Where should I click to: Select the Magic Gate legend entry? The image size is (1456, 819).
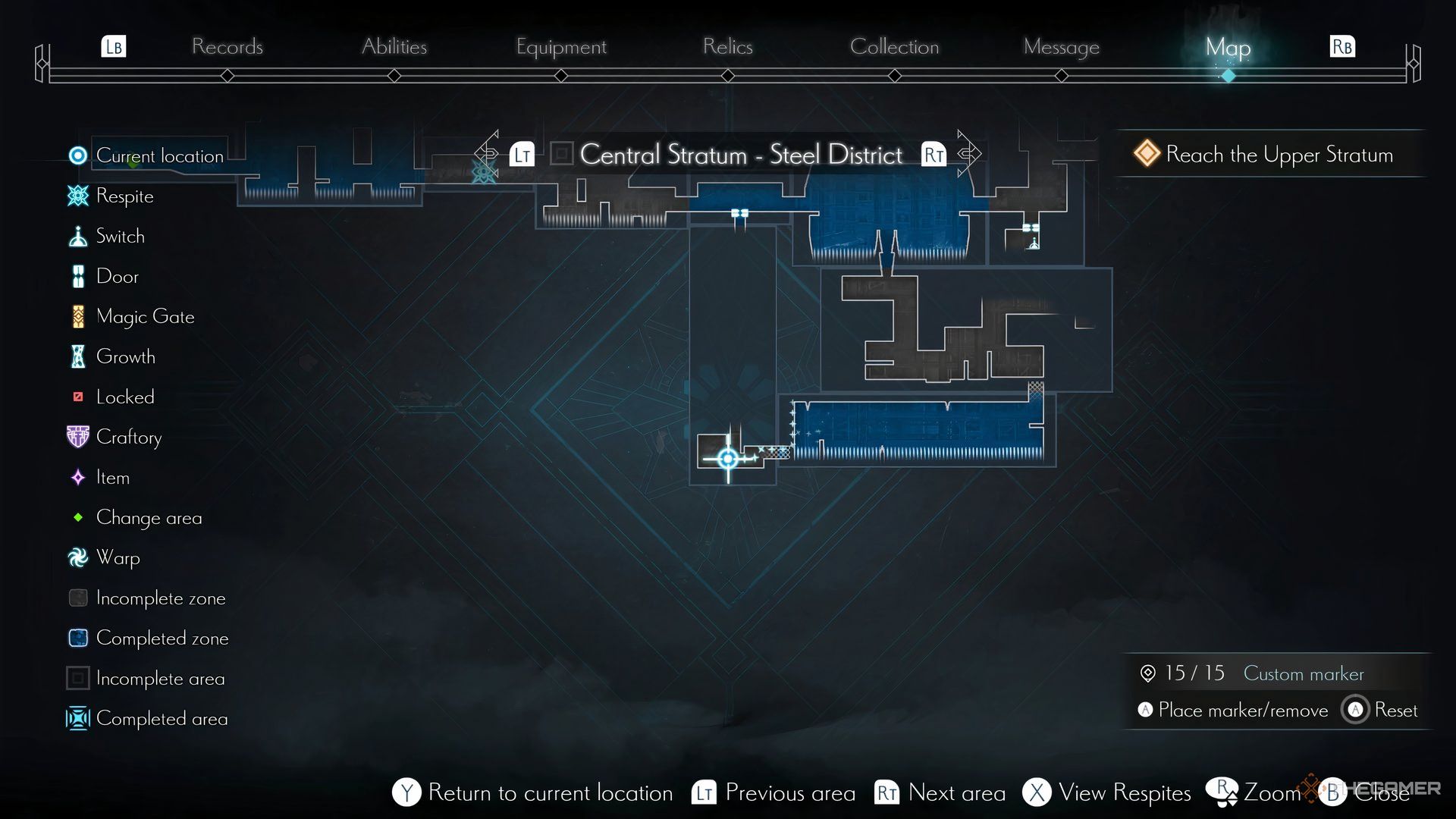(x=145, y=317)
